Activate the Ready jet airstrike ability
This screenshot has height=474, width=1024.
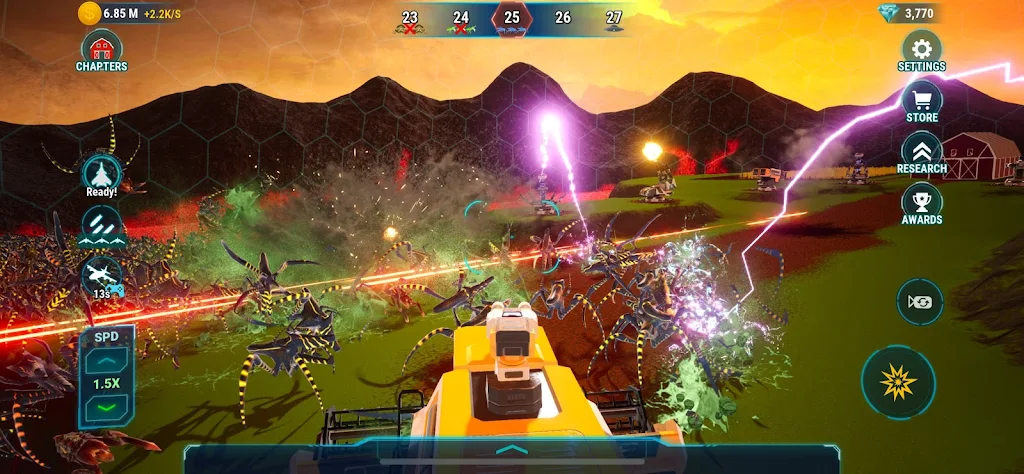click(101, 174)
